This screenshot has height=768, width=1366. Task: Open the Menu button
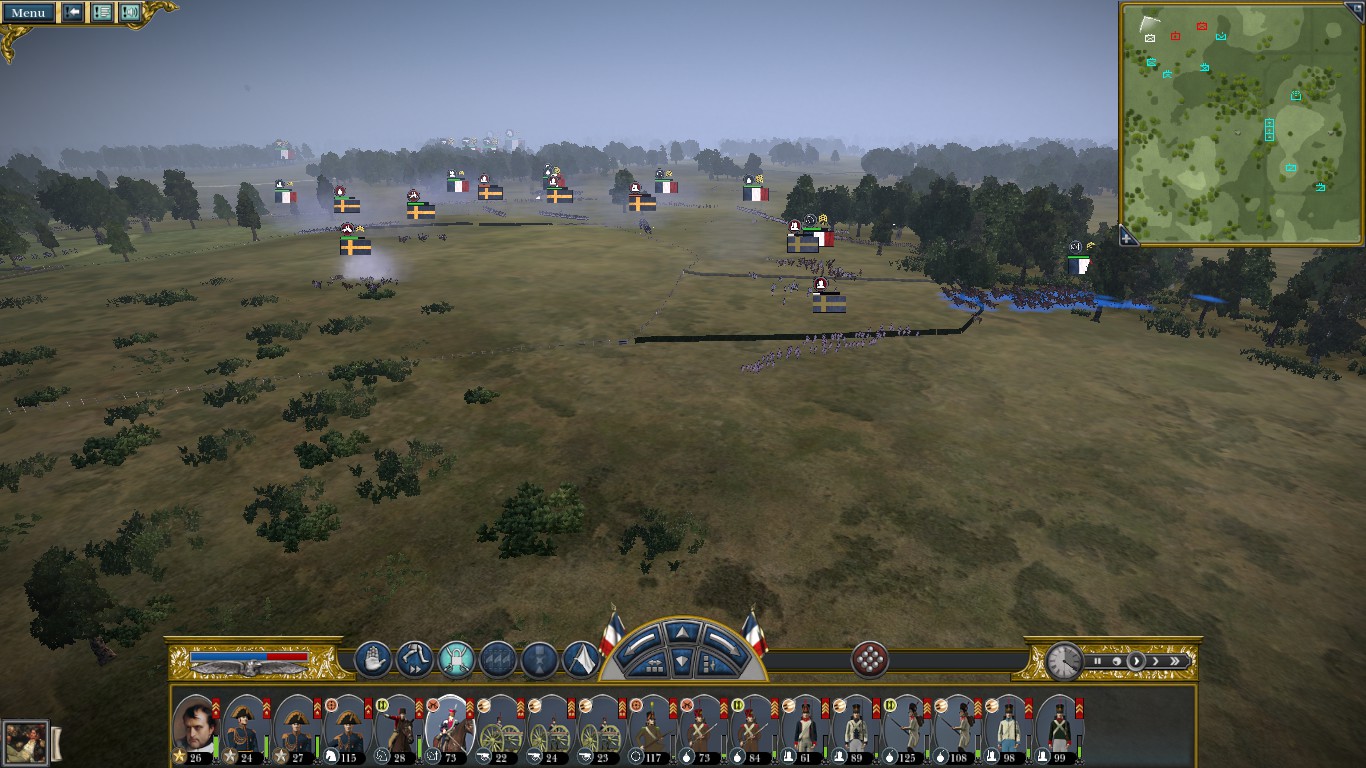tap(28, 13)
